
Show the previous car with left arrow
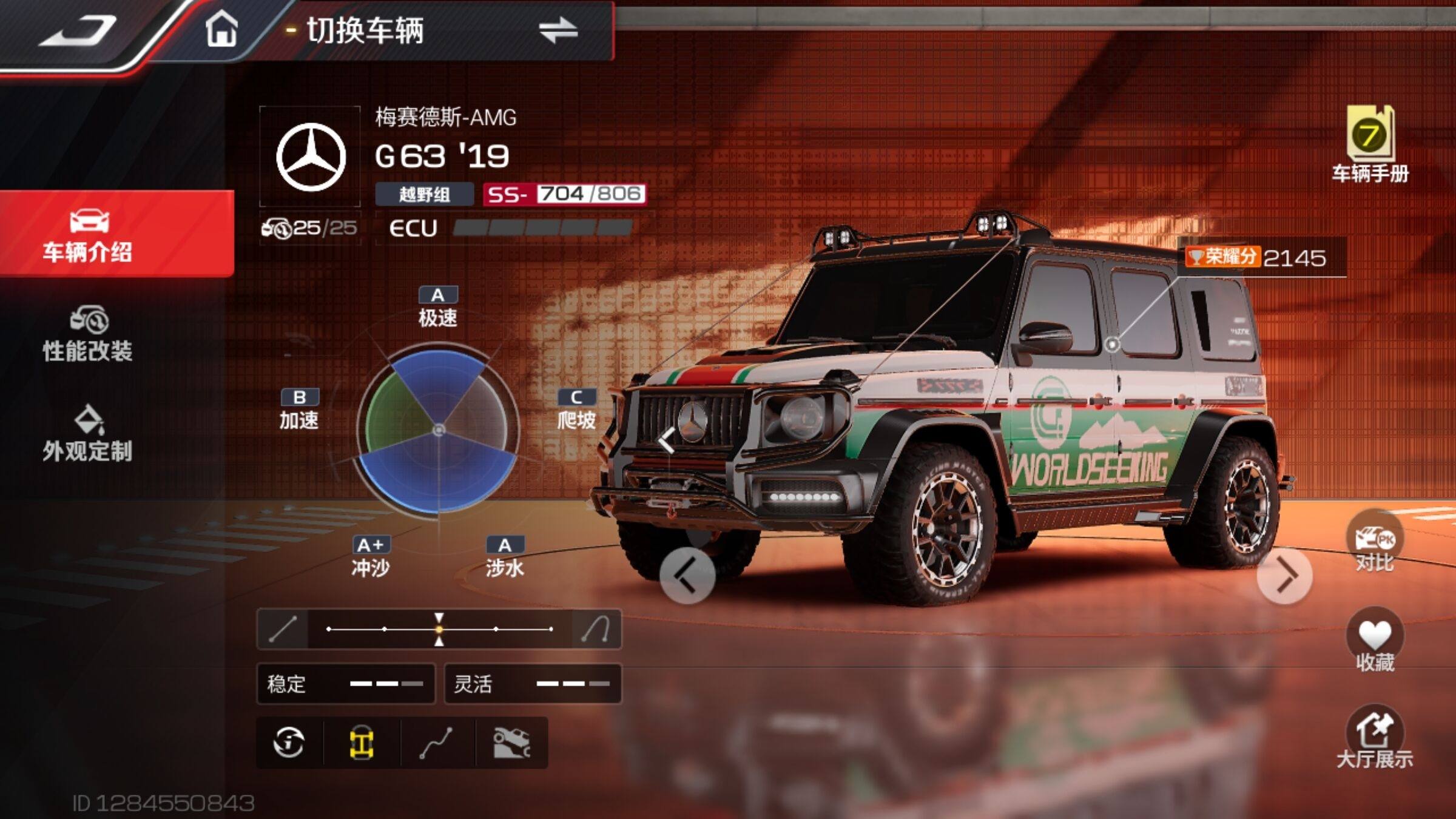687,576
